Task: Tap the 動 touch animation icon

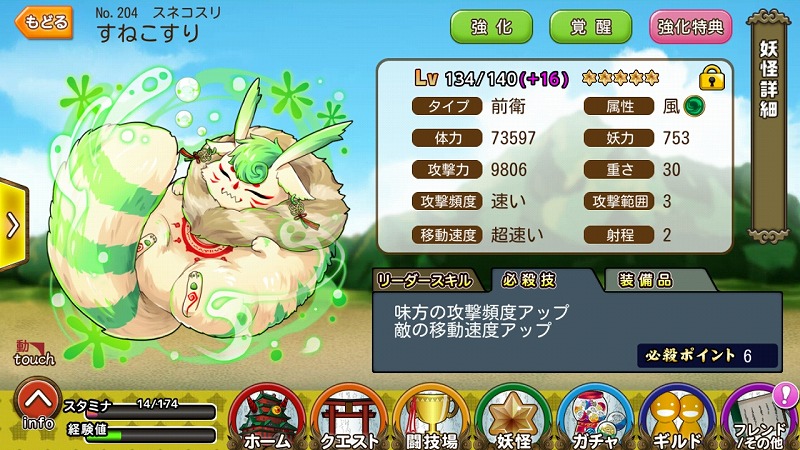Action: [x=35, y=352]
